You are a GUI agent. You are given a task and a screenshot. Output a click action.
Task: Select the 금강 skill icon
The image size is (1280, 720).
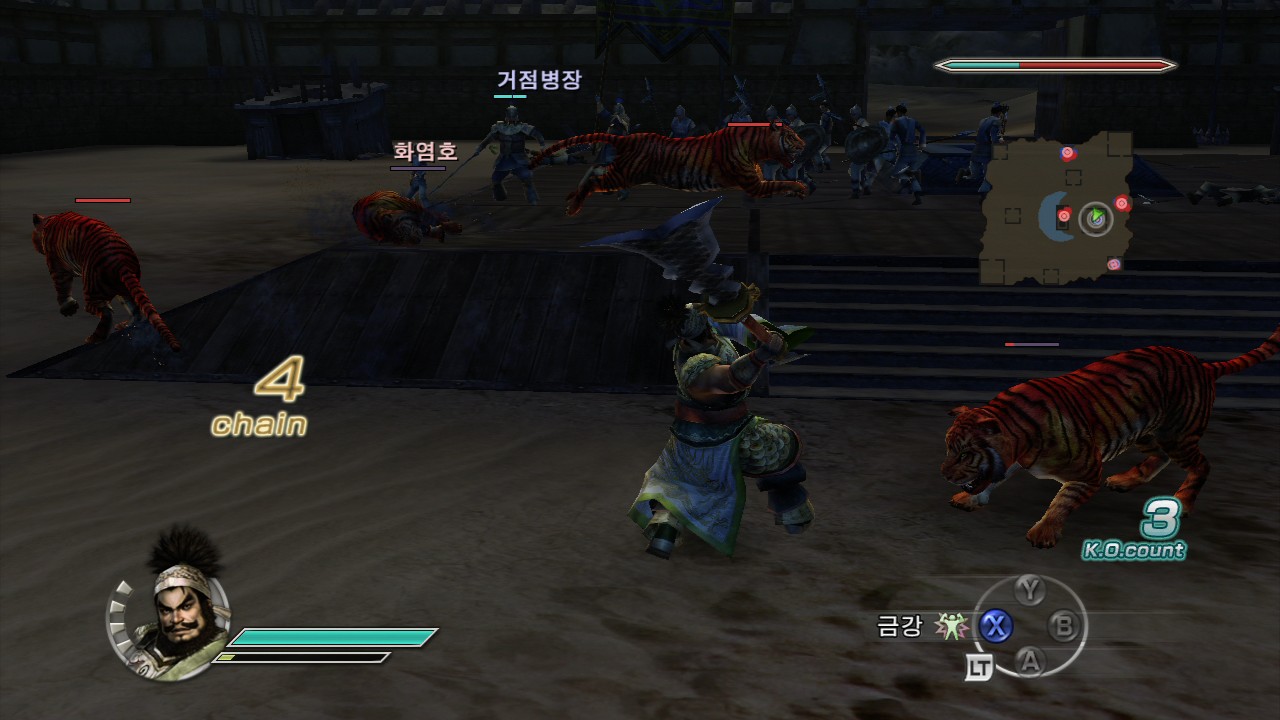tap(949, 627)
